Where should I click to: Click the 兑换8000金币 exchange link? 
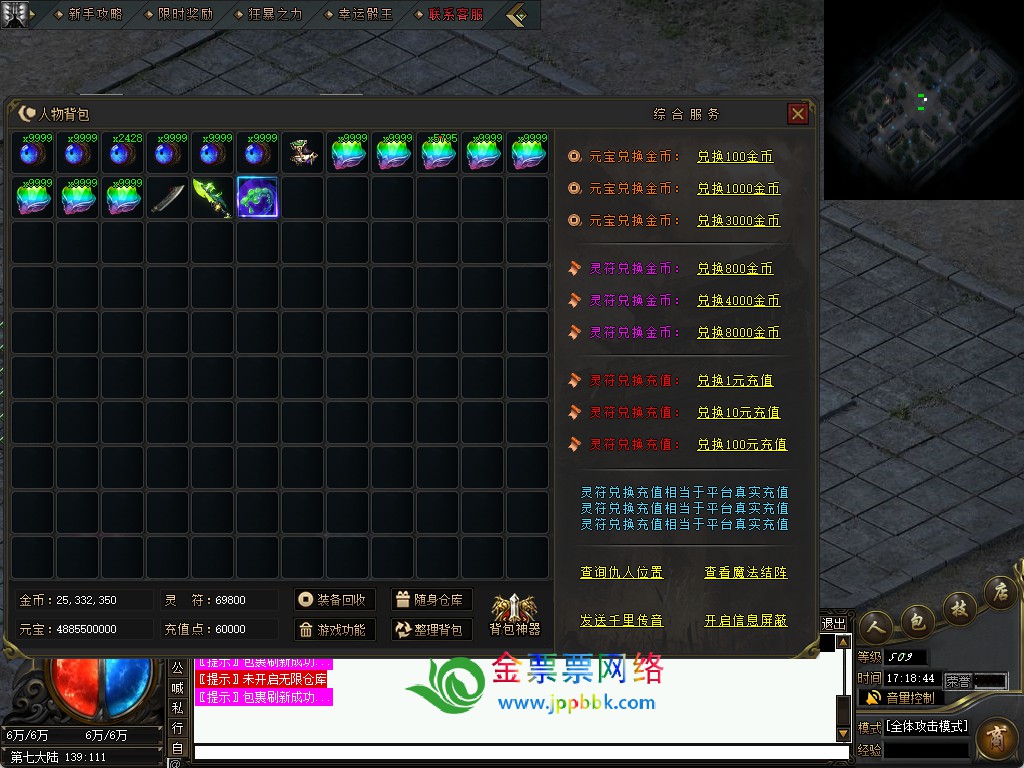pyautogui.click(x=738, y=333)
